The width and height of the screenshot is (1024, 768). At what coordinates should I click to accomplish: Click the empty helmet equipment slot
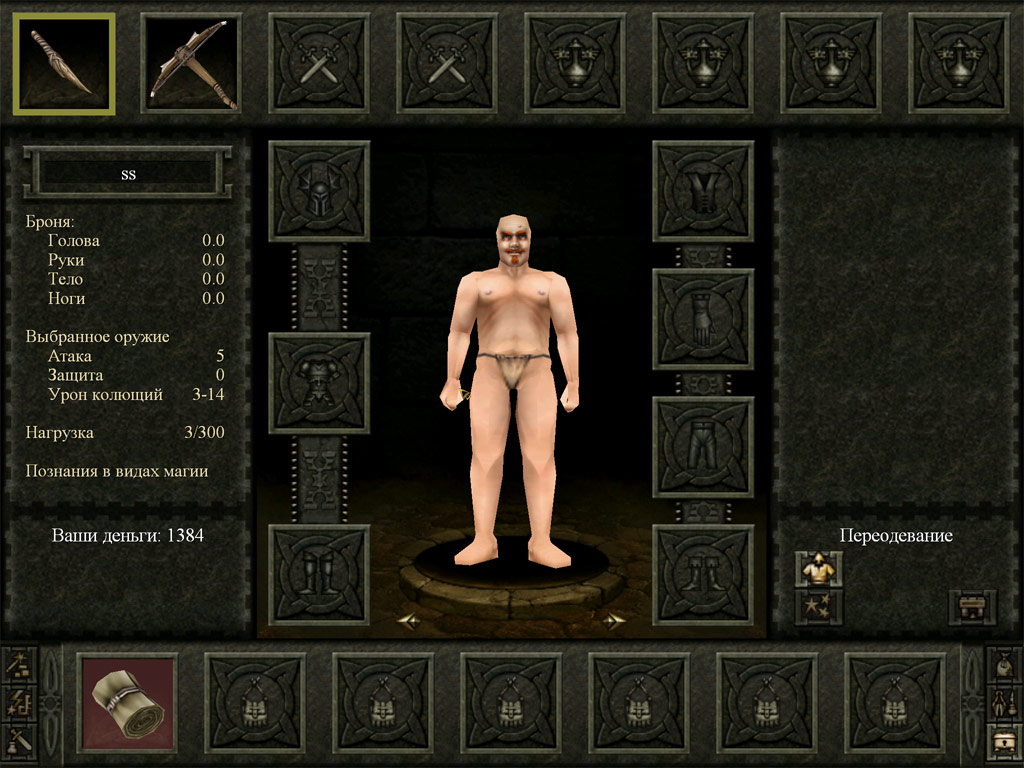(x=319, y=191)
